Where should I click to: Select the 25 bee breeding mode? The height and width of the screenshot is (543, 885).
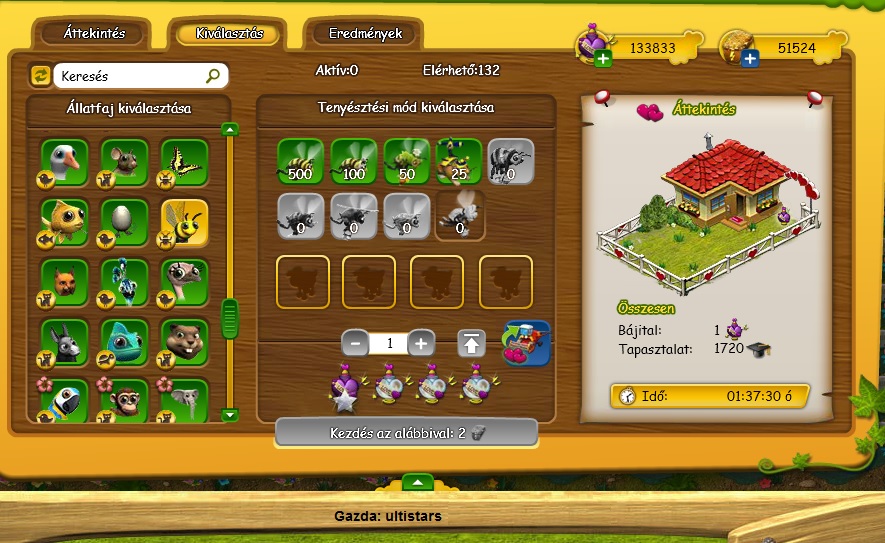[459, 162]
